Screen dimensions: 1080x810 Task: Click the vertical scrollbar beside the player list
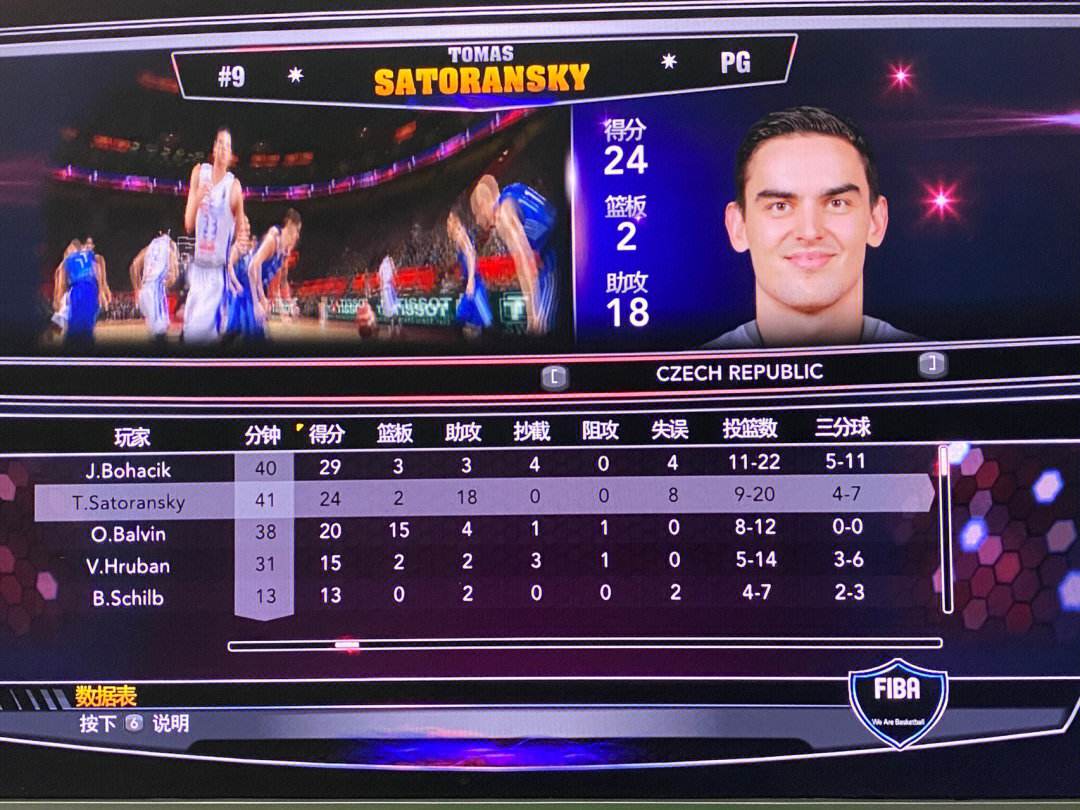click(943, 528)
